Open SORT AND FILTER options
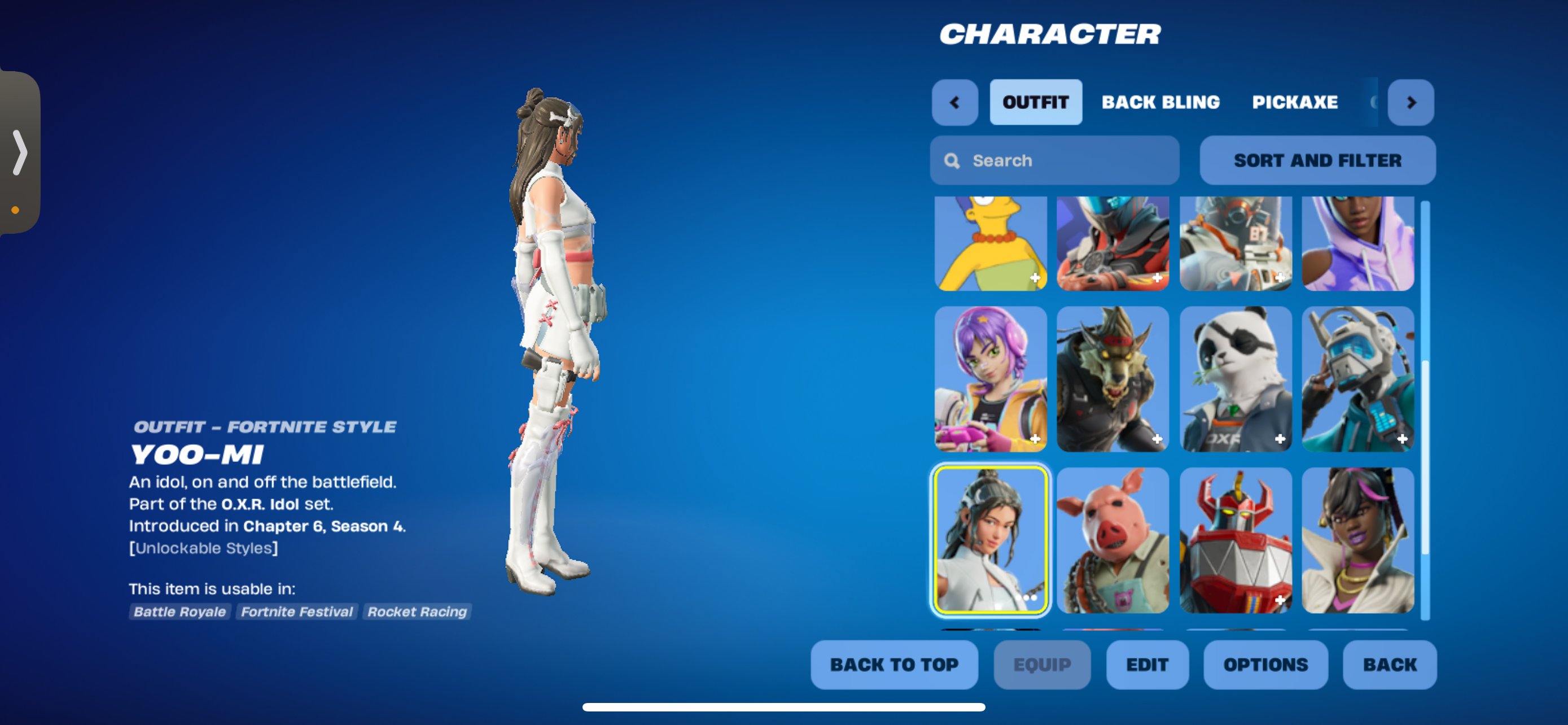This screenshot has height=725, width=1568. point(1317,160)
